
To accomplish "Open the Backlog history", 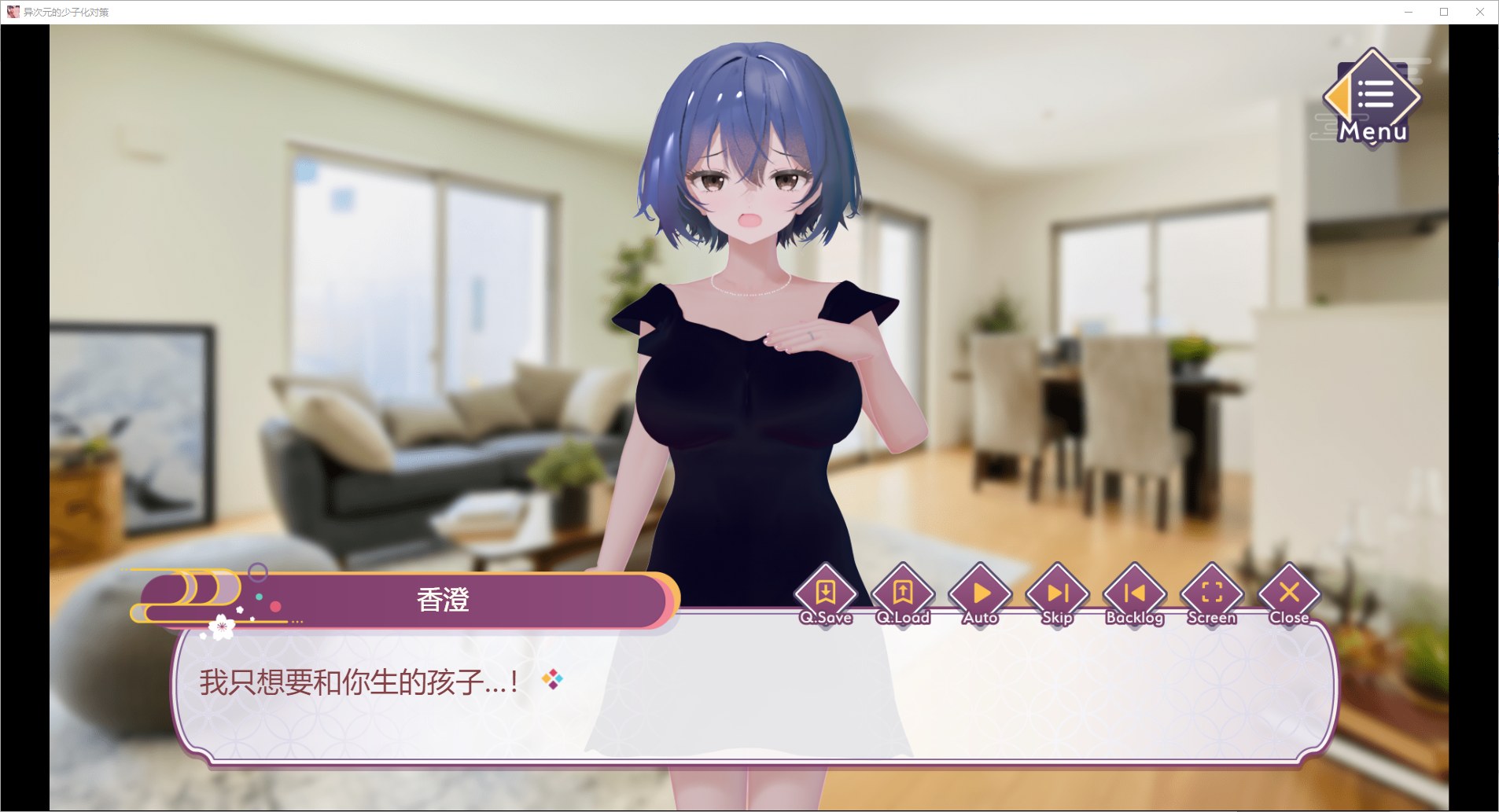I will 1134,596.
